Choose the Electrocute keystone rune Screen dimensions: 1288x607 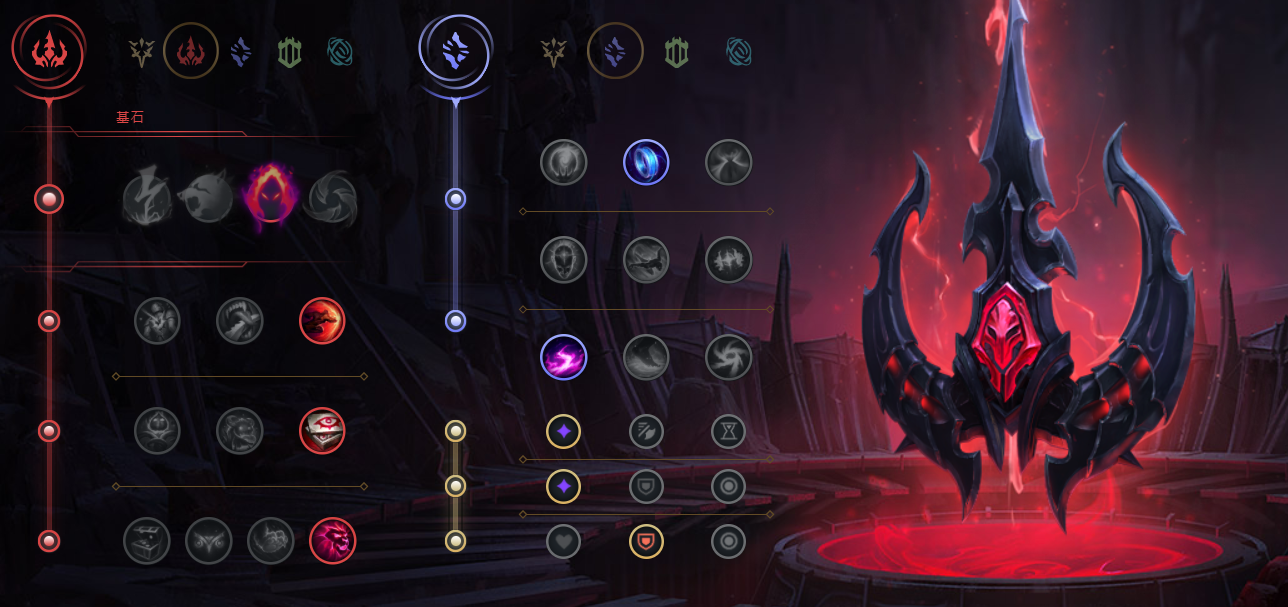(x=145, y=198)
